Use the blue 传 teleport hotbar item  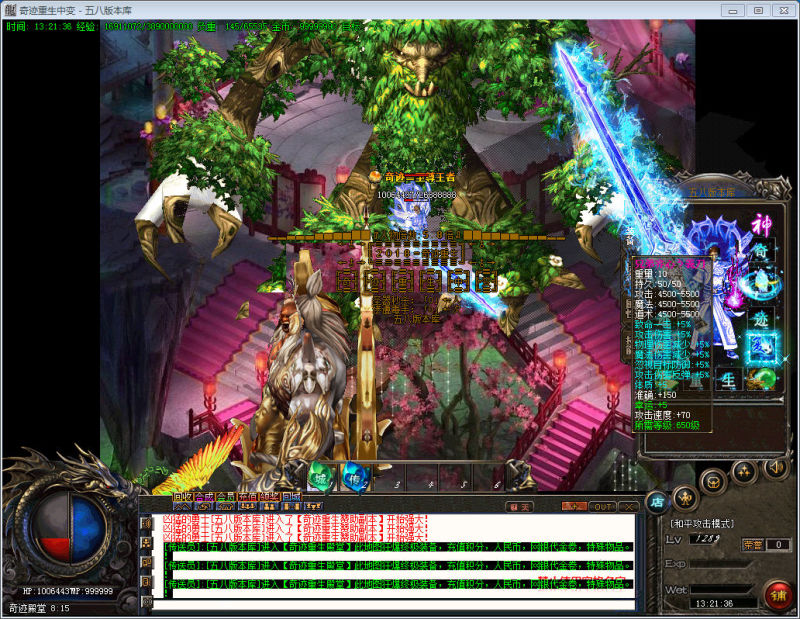tap(353, 477)
